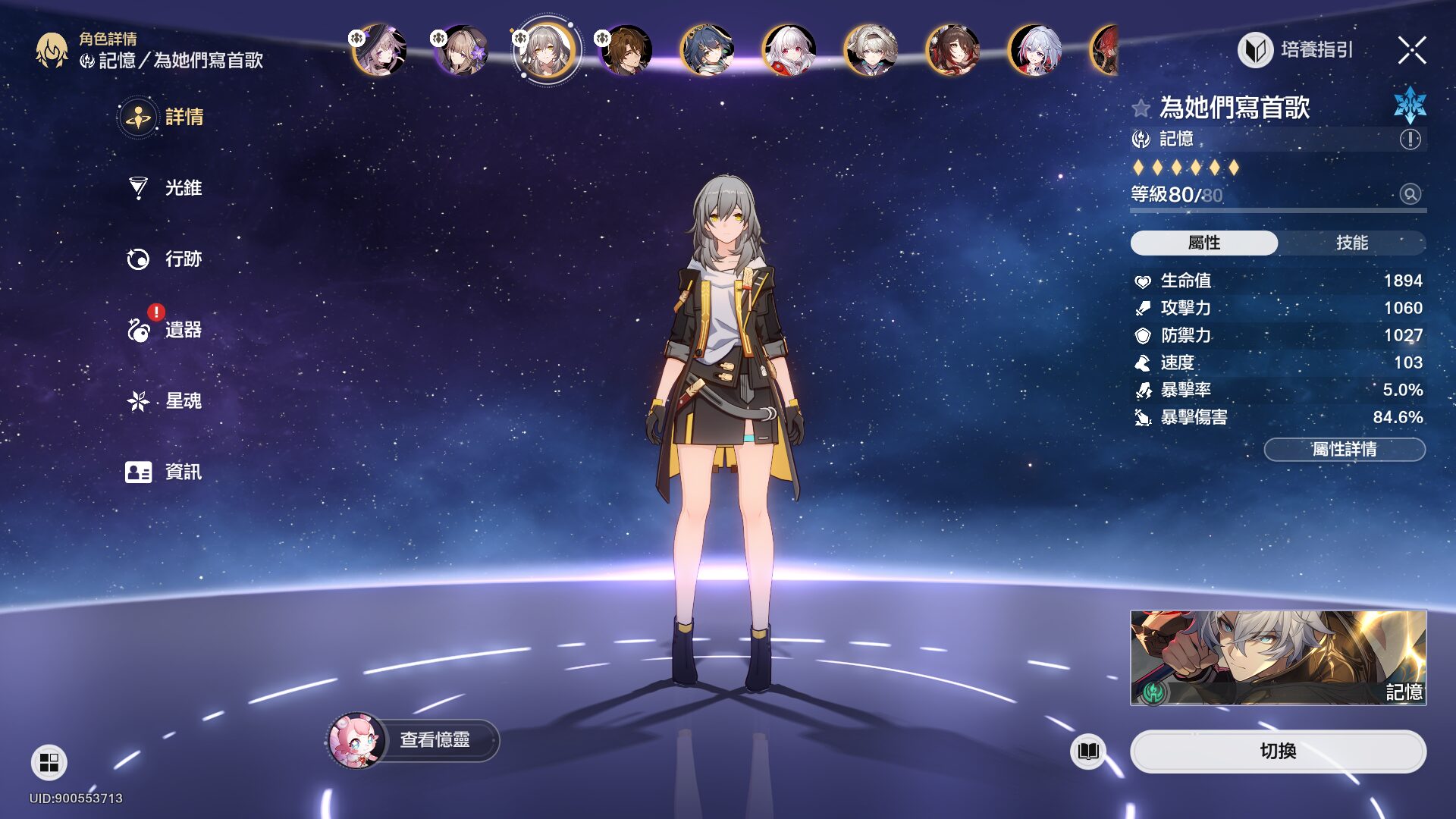1456x819 pixels.
Task: Open the grid menu icon above UID
Action: (x=49, y=762)
